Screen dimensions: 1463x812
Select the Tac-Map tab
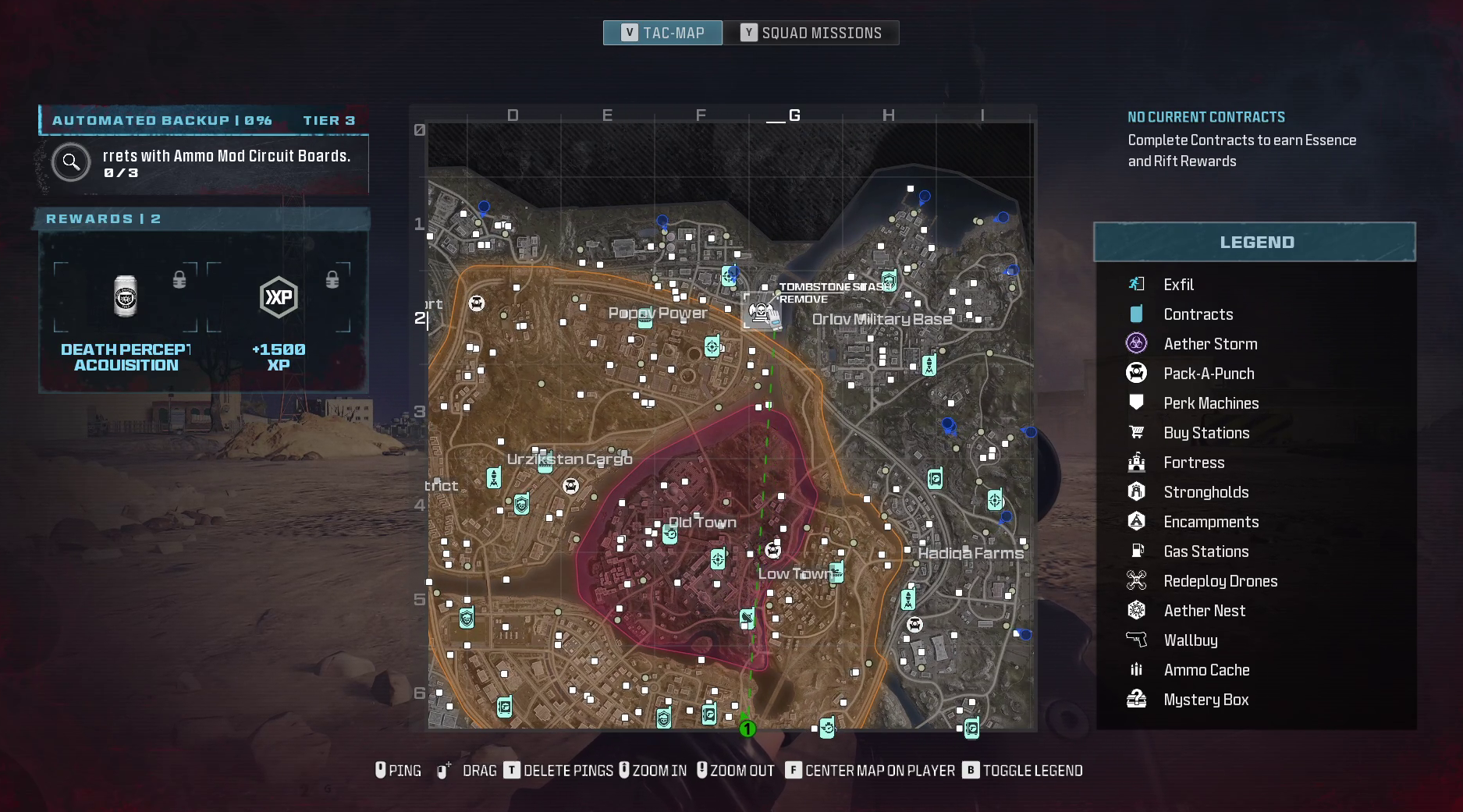coord(662,33)
